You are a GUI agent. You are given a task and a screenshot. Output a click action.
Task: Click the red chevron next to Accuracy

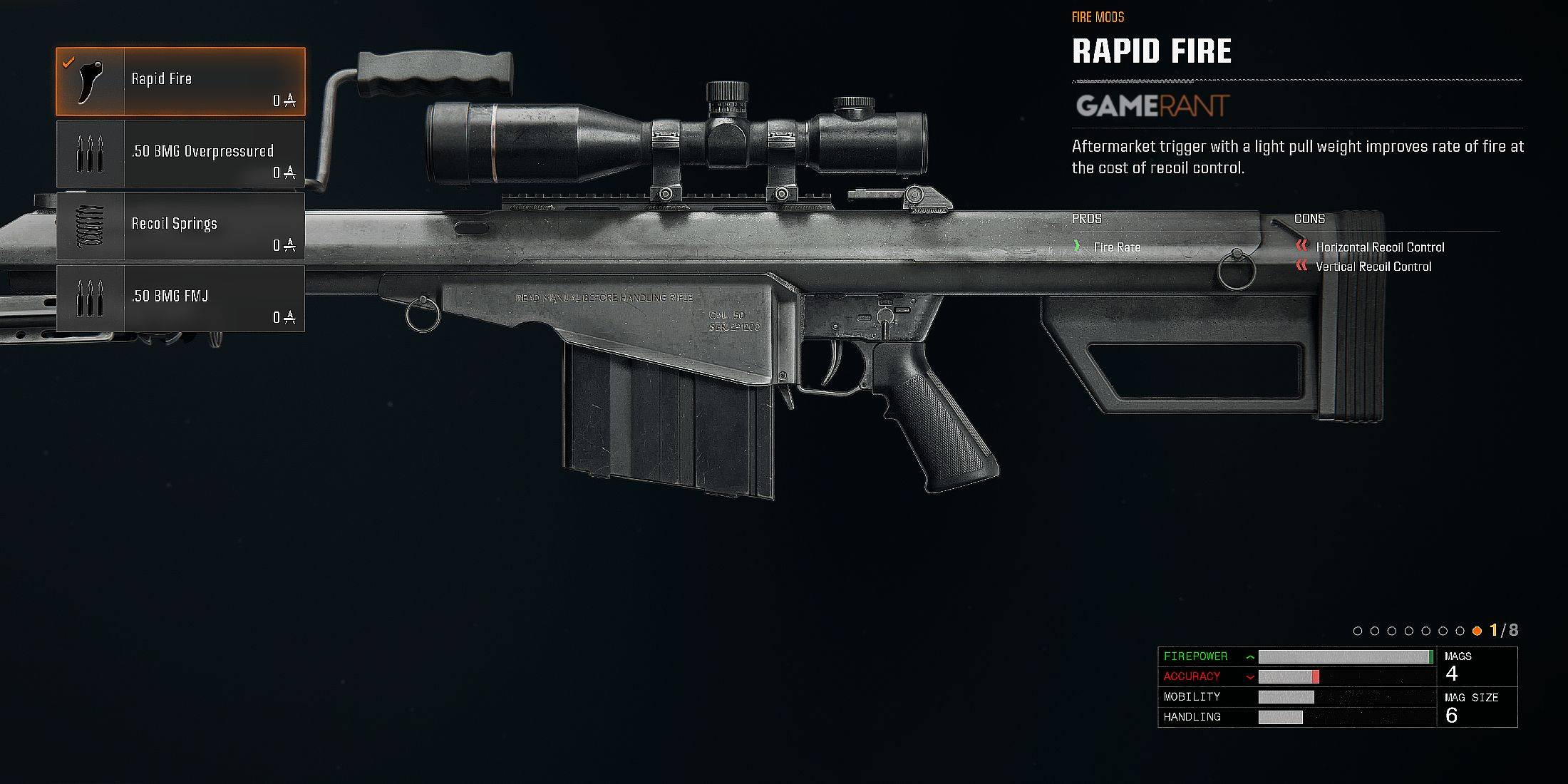click(1249, 677)
